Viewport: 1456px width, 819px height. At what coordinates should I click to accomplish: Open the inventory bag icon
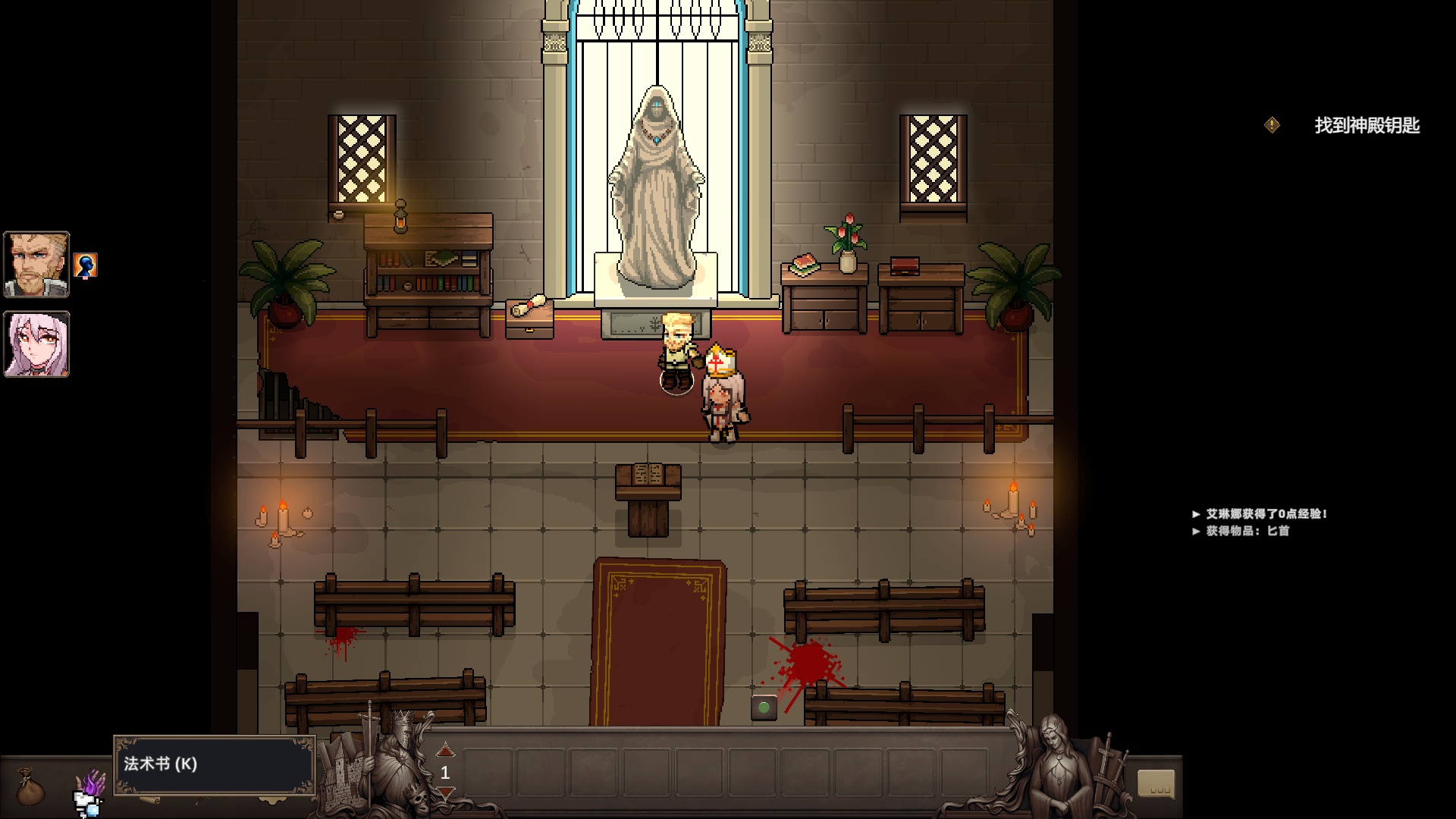pos(30,787)
